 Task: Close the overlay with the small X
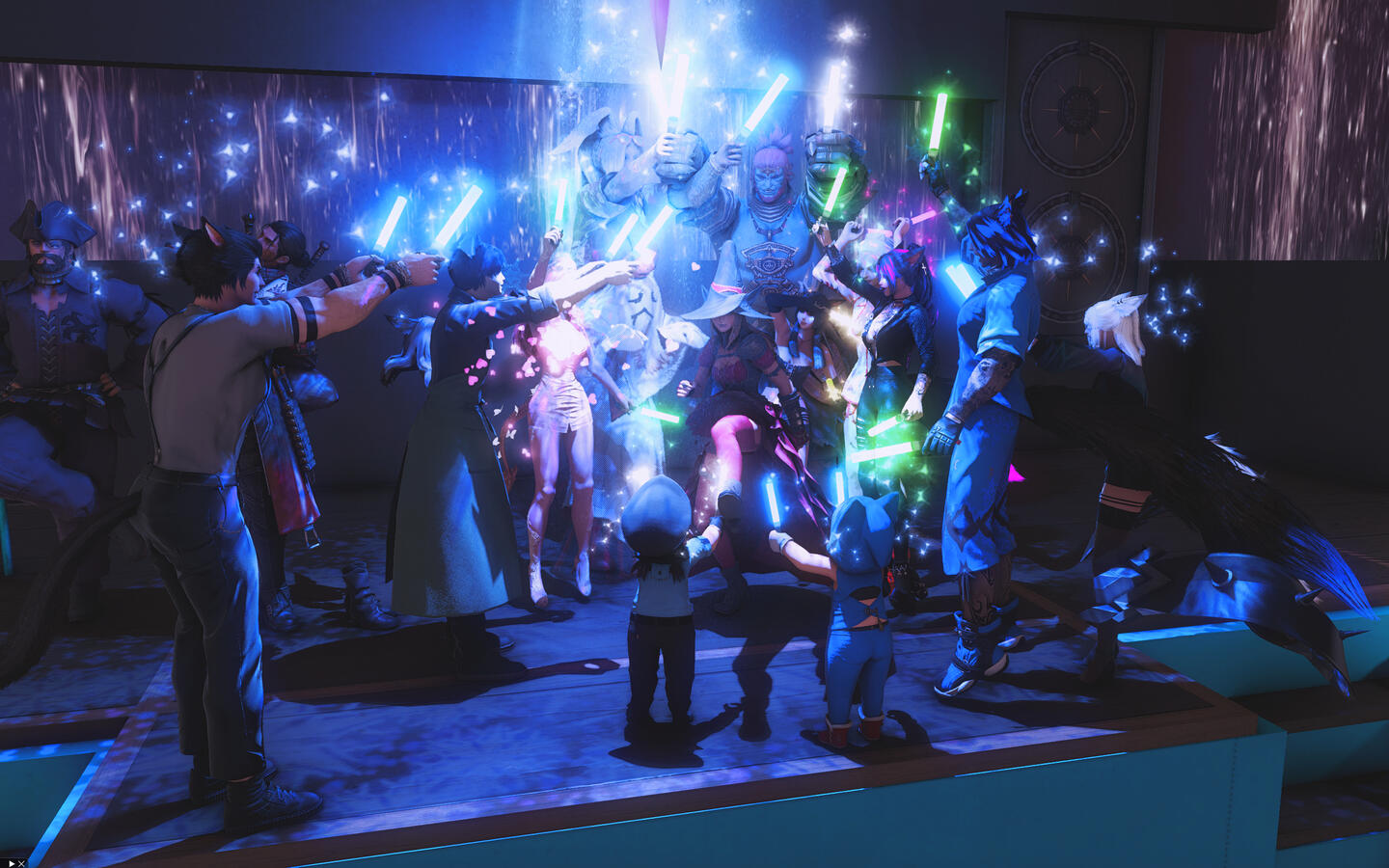(x=20, y=862)
